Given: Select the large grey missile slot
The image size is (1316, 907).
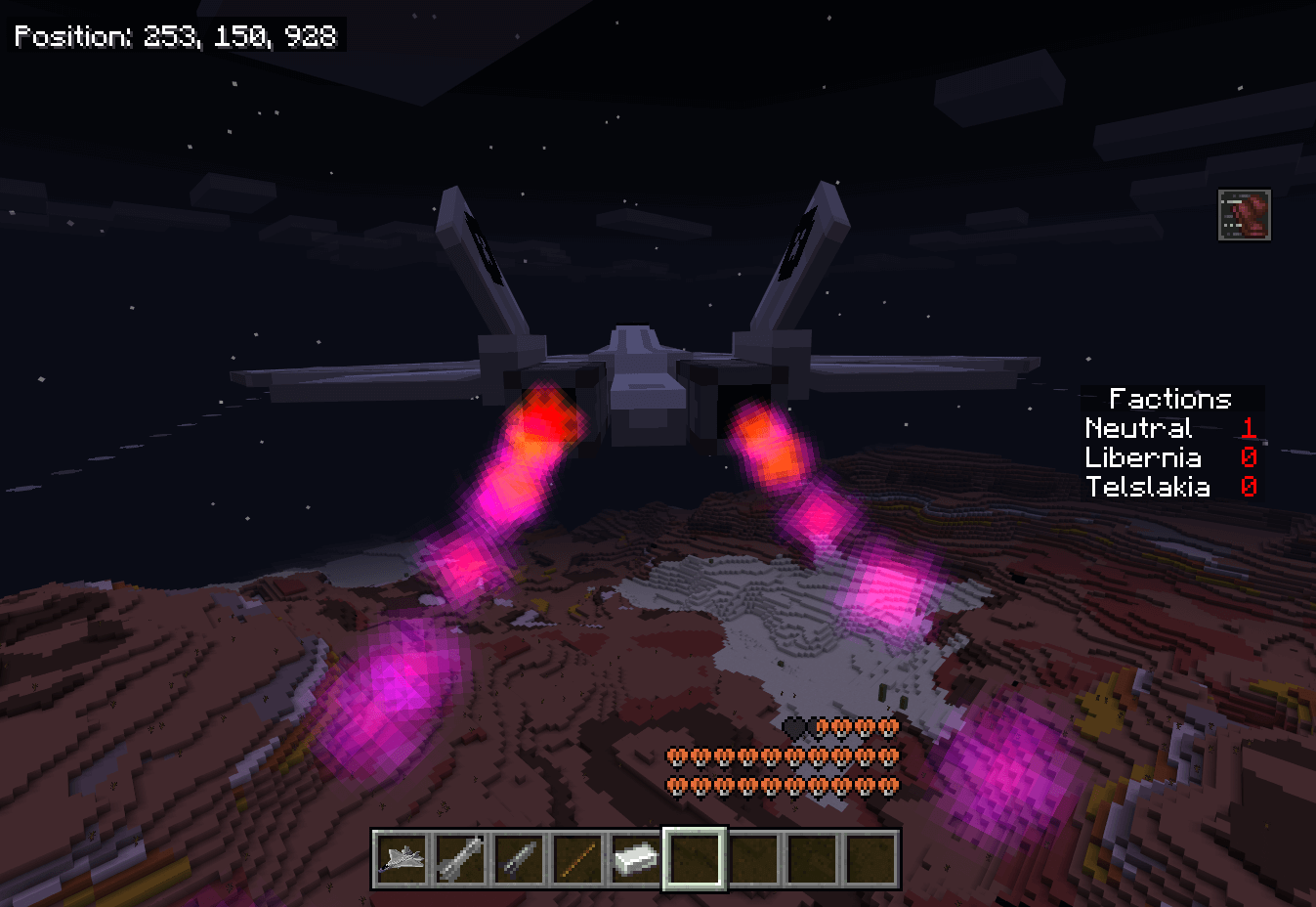Looking at the screenshot, I should click(460, 859).
